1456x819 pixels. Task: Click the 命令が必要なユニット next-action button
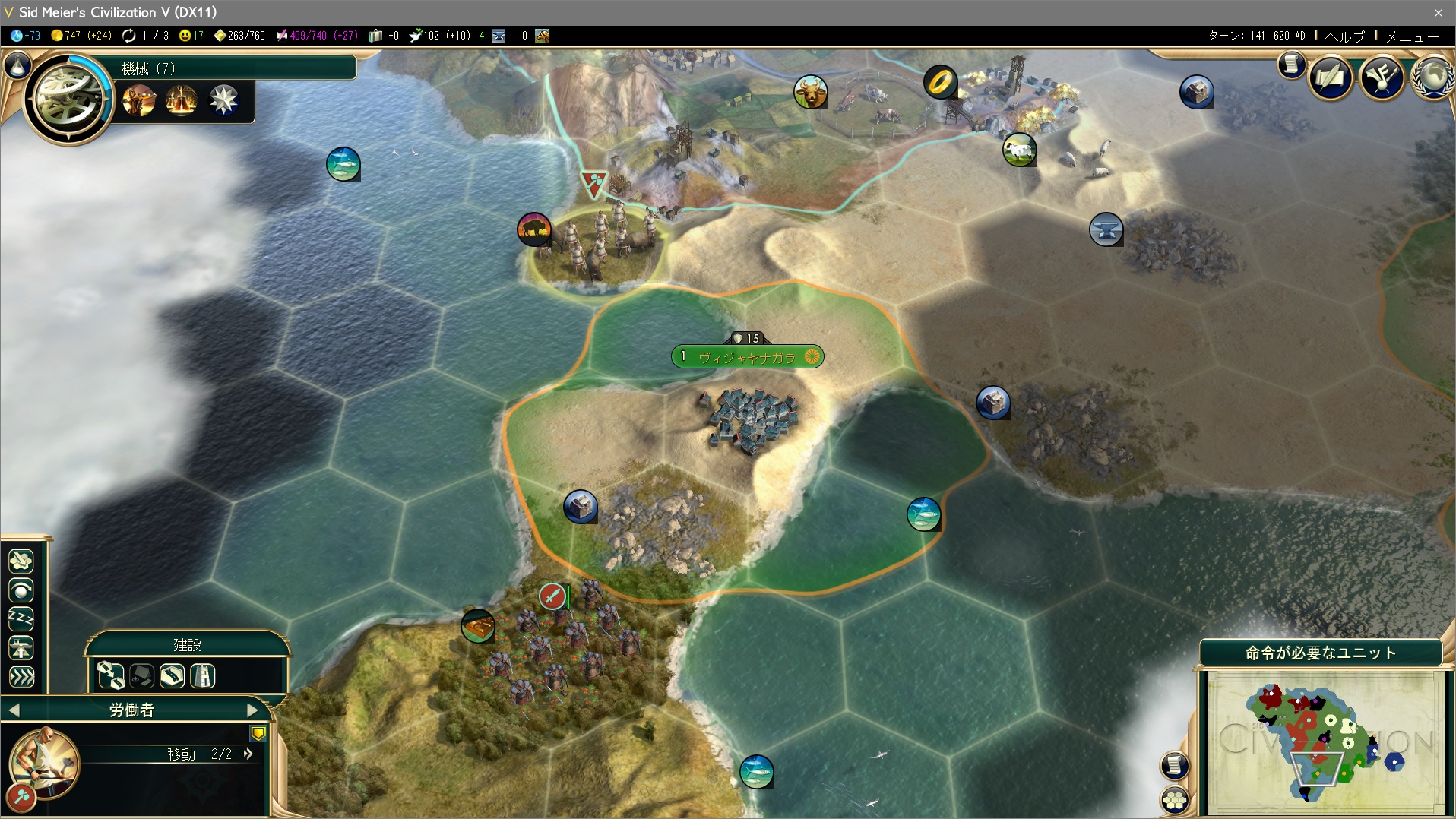pos(1321,653)
